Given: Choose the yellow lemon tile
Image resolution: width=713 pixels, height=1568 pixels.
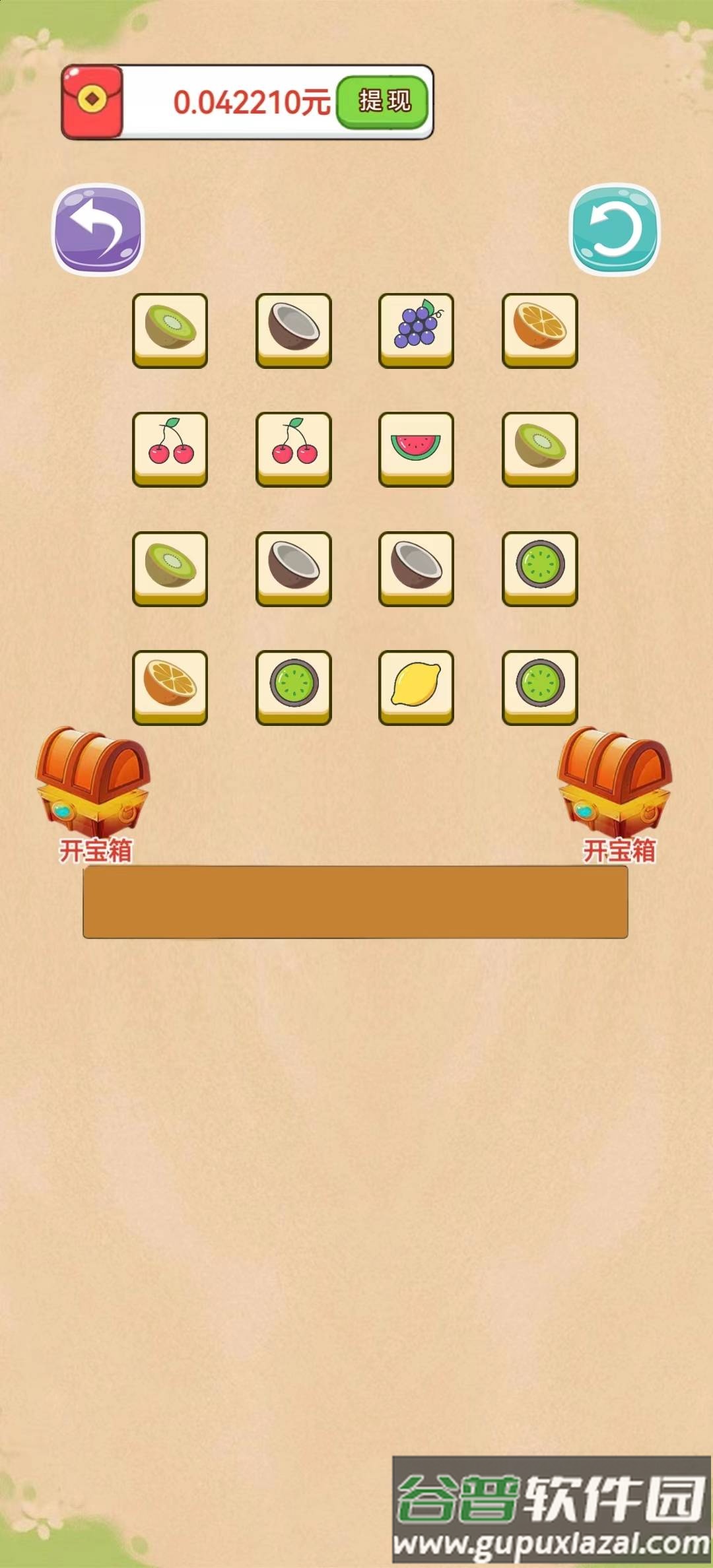Looking at the screenshot, I should (x=416, y=686).
